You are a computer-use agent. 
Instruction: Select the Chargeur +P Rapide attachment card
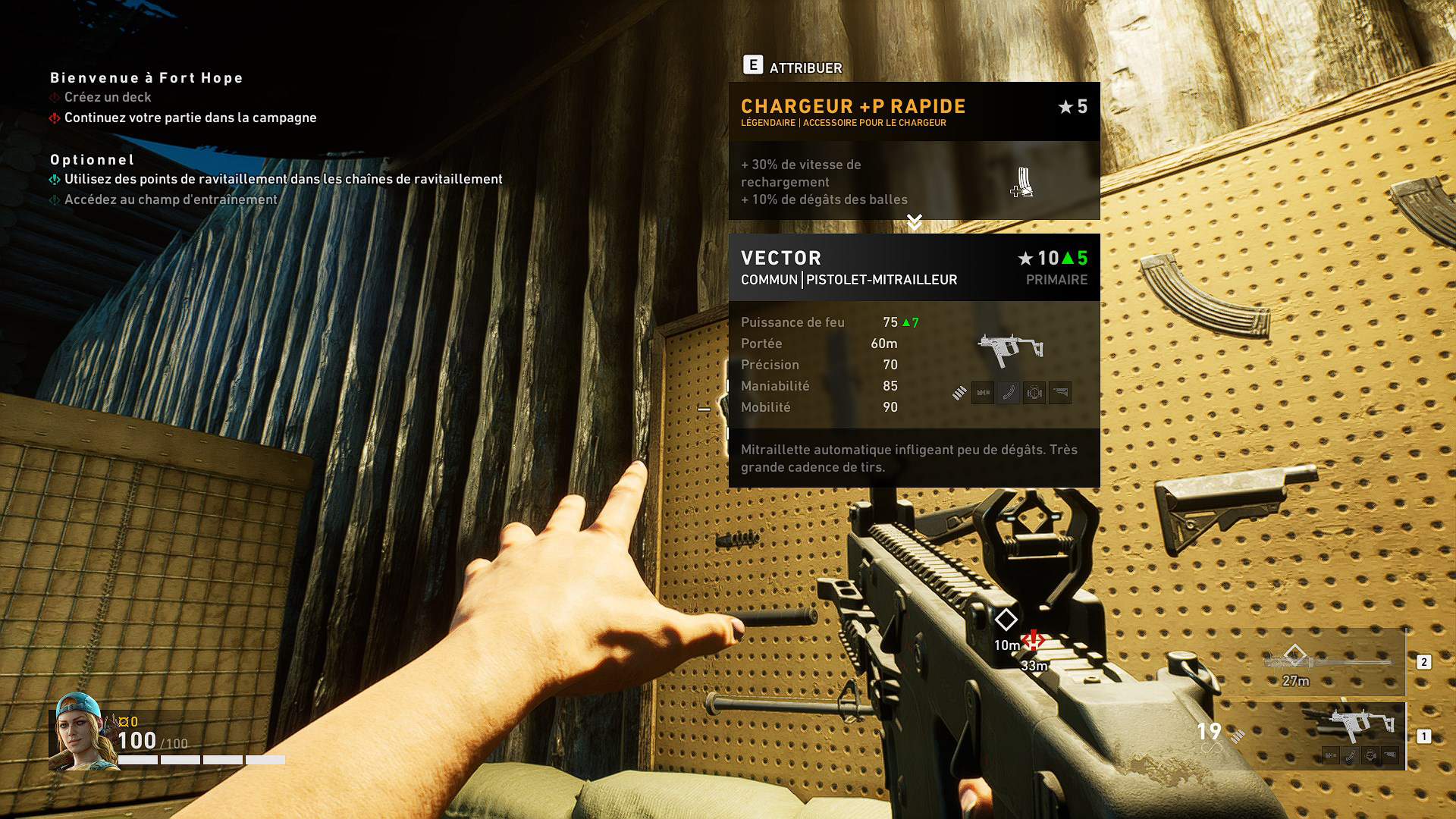tap(914, 112)
